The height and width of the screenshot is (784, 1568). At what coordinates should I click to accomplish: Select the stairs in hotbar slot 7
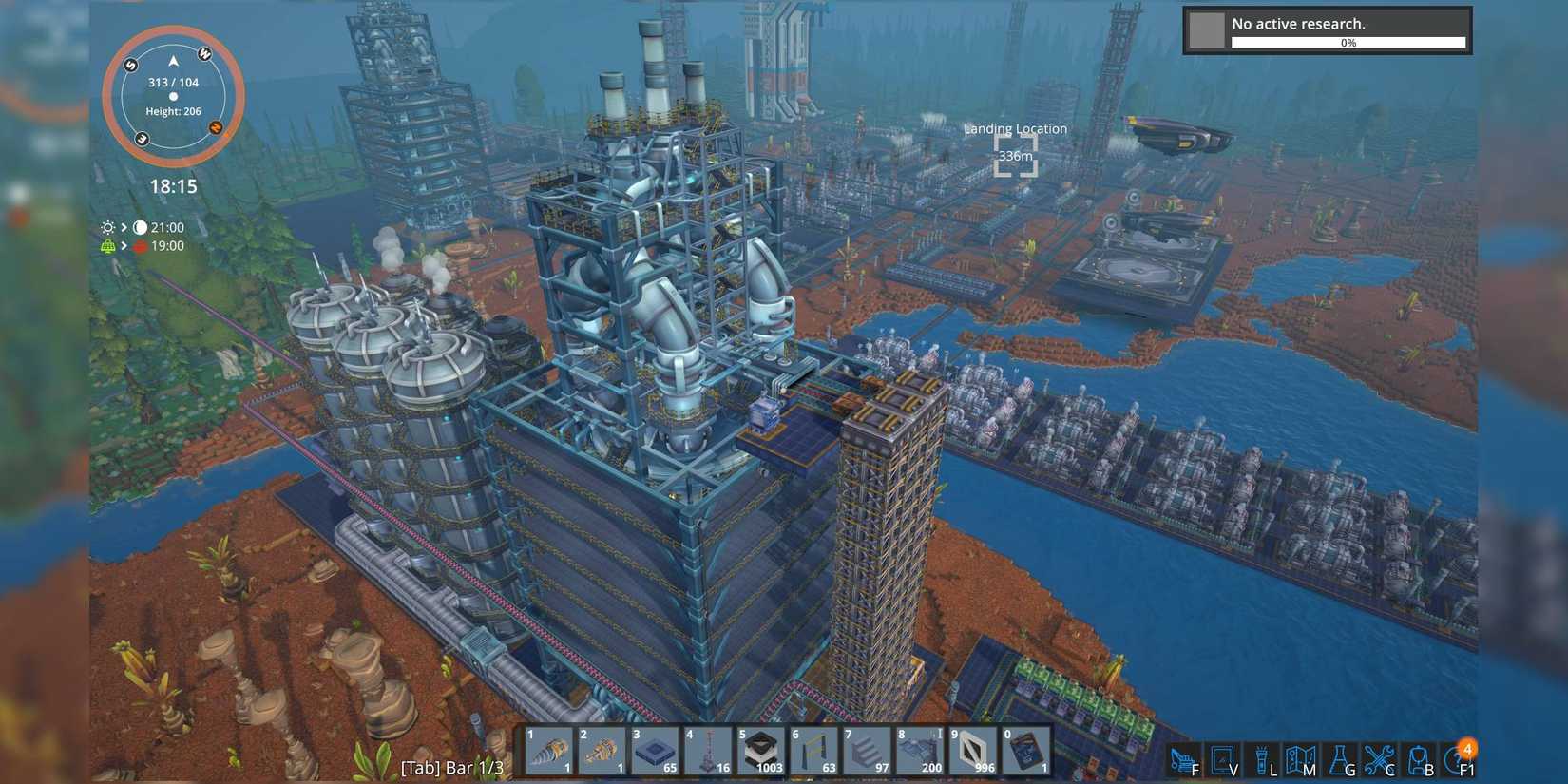coord(870,751)
